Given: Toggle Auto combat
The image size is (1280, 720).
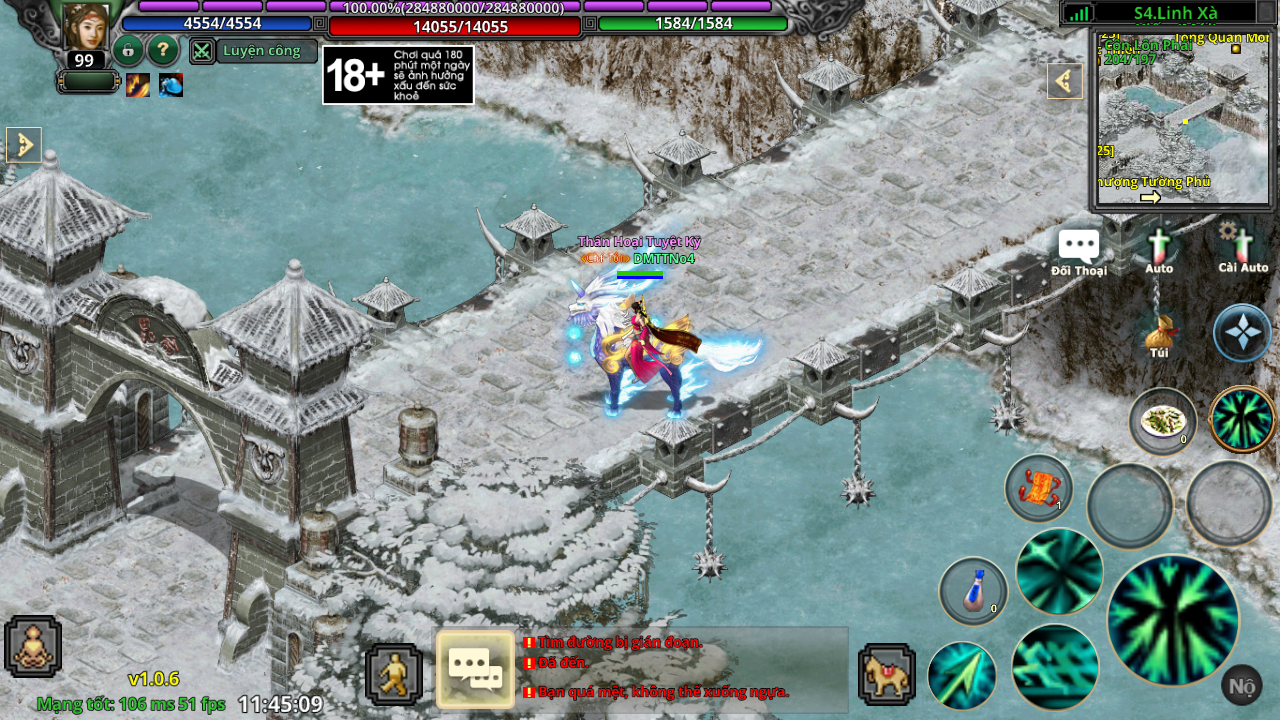Looking at the screenshot, I should (x=1159, y=250).
